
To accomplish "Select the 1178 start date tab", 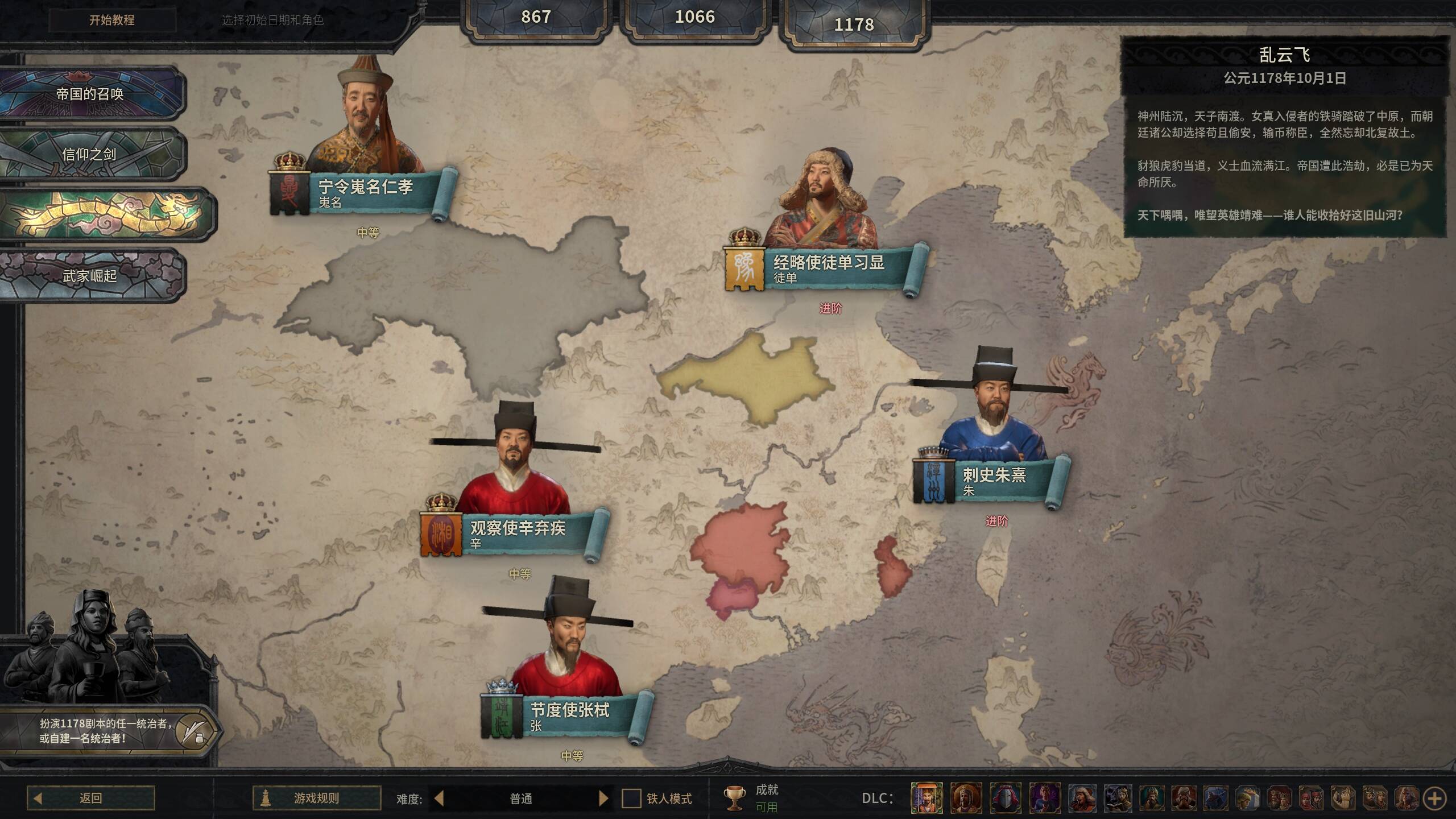I will (854, 24).
